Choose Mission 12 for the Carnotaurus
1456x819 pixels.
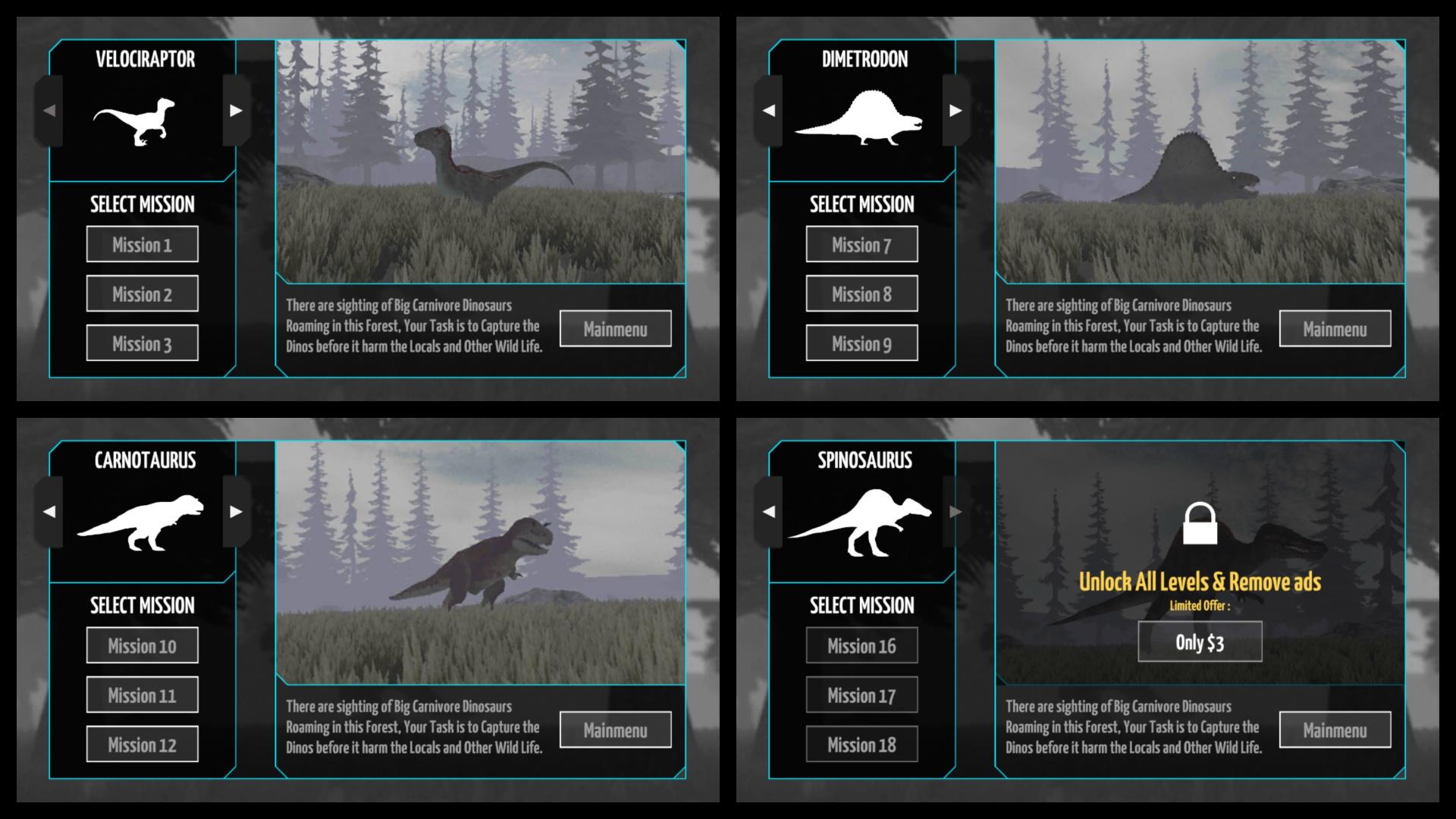coord(143,744)
